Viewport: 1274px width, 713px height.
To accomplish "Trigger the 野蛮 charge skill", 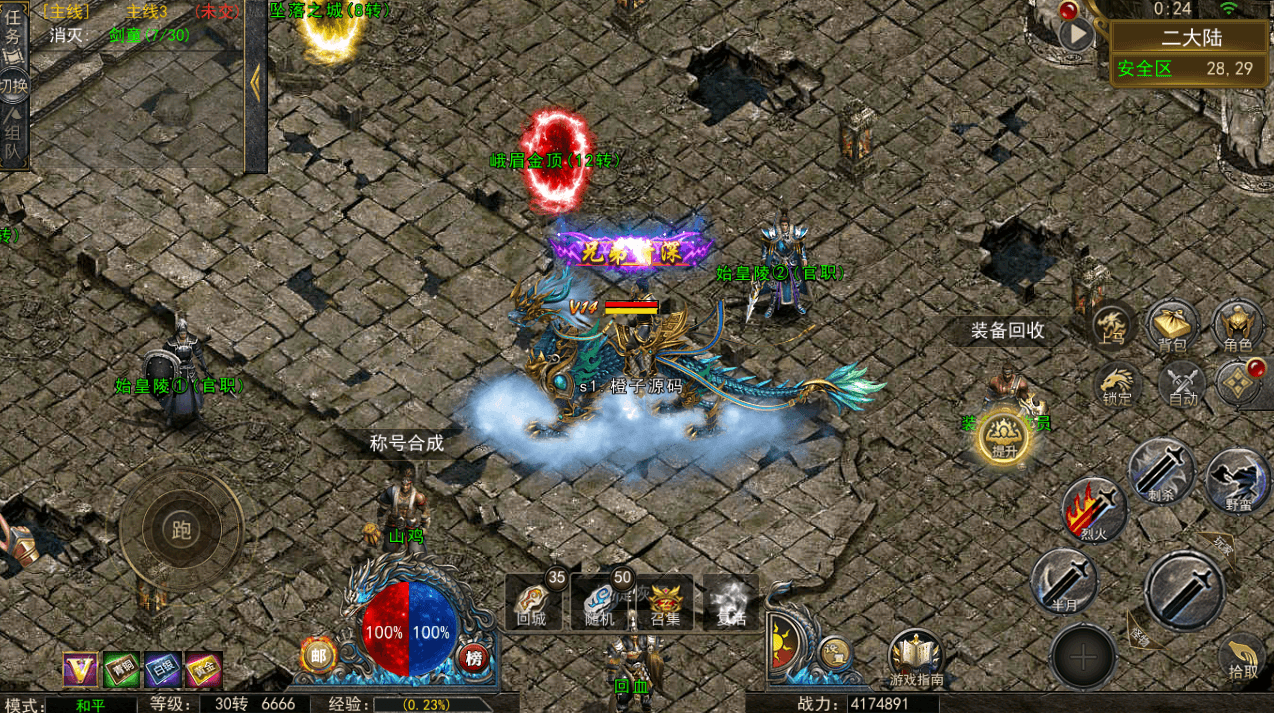I will 1238,480.
